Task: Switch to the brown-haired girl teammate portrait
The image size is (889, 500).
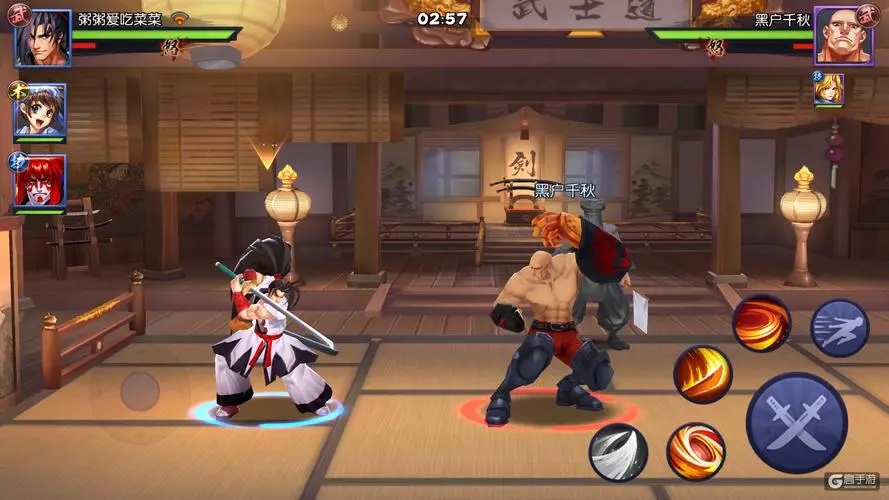Action: coord(40,111)
